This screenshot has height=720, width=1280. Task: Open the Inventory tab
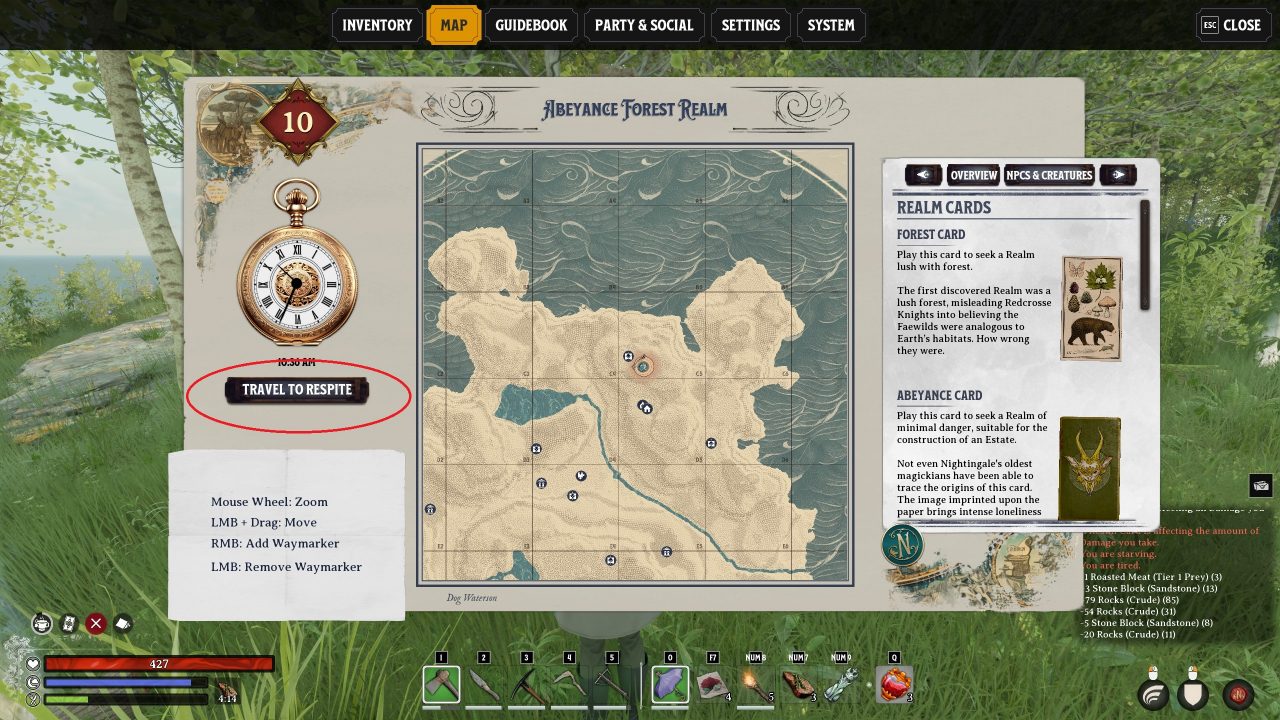(x=377, y=25)
